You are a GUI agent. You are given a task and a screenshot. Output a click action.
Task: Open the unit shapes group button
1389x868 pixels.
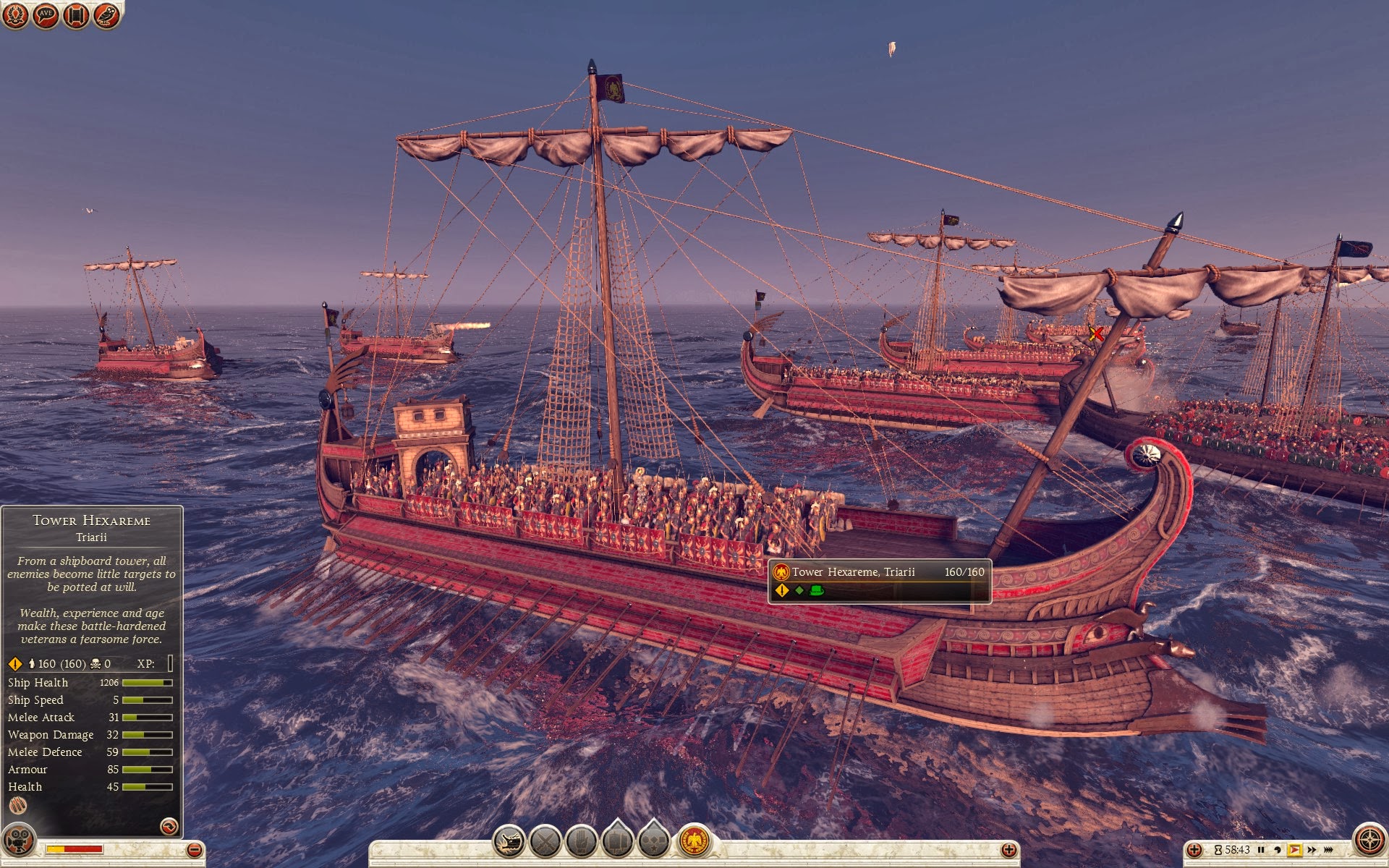pyautogui.click(x=653, y=842)
